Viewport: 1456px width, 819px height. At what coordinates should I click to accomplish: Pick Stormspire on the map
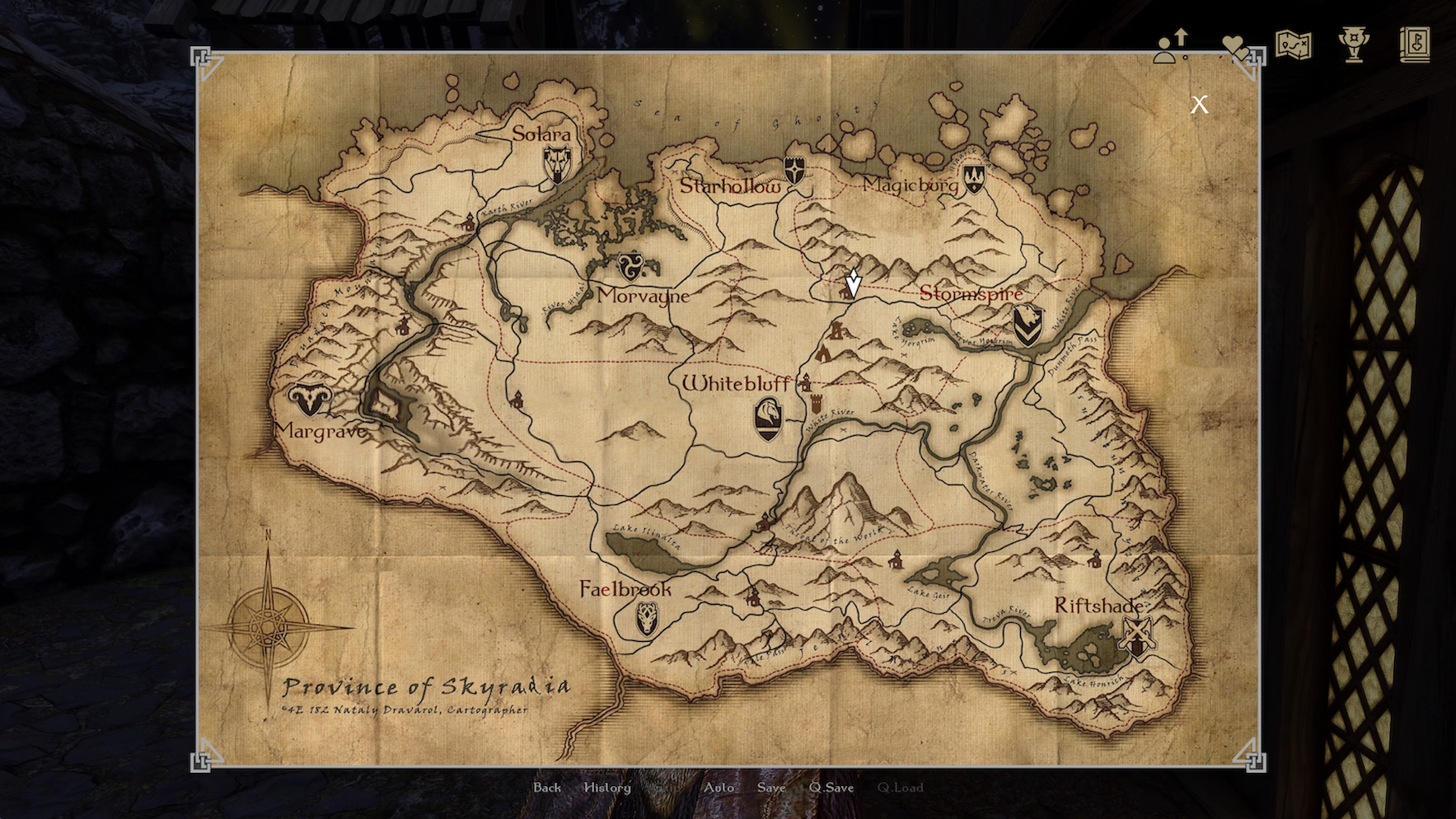pos(971,293)
